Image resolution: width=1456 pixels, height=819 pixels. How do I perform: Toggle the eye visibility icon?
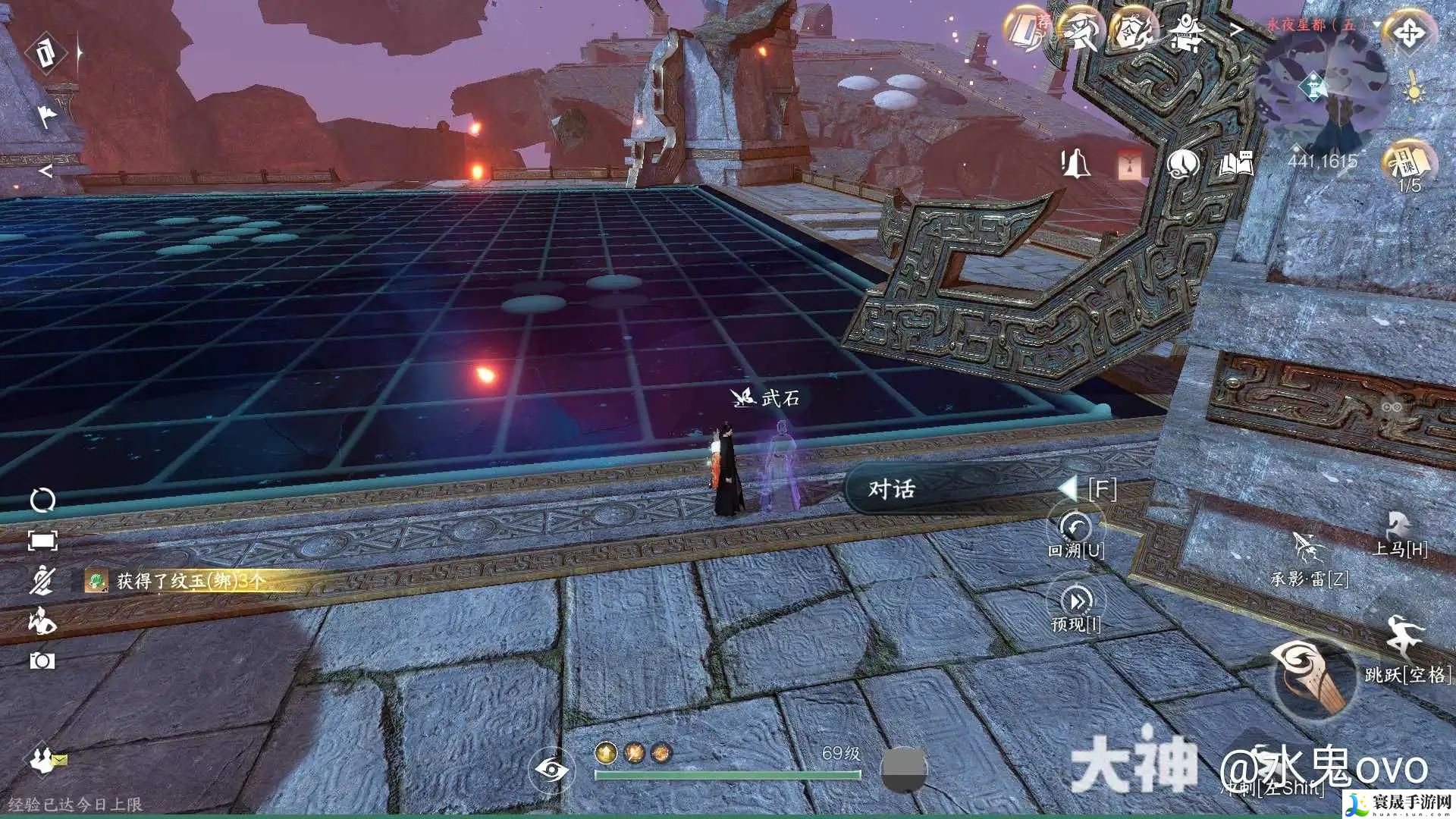[551, 770]
